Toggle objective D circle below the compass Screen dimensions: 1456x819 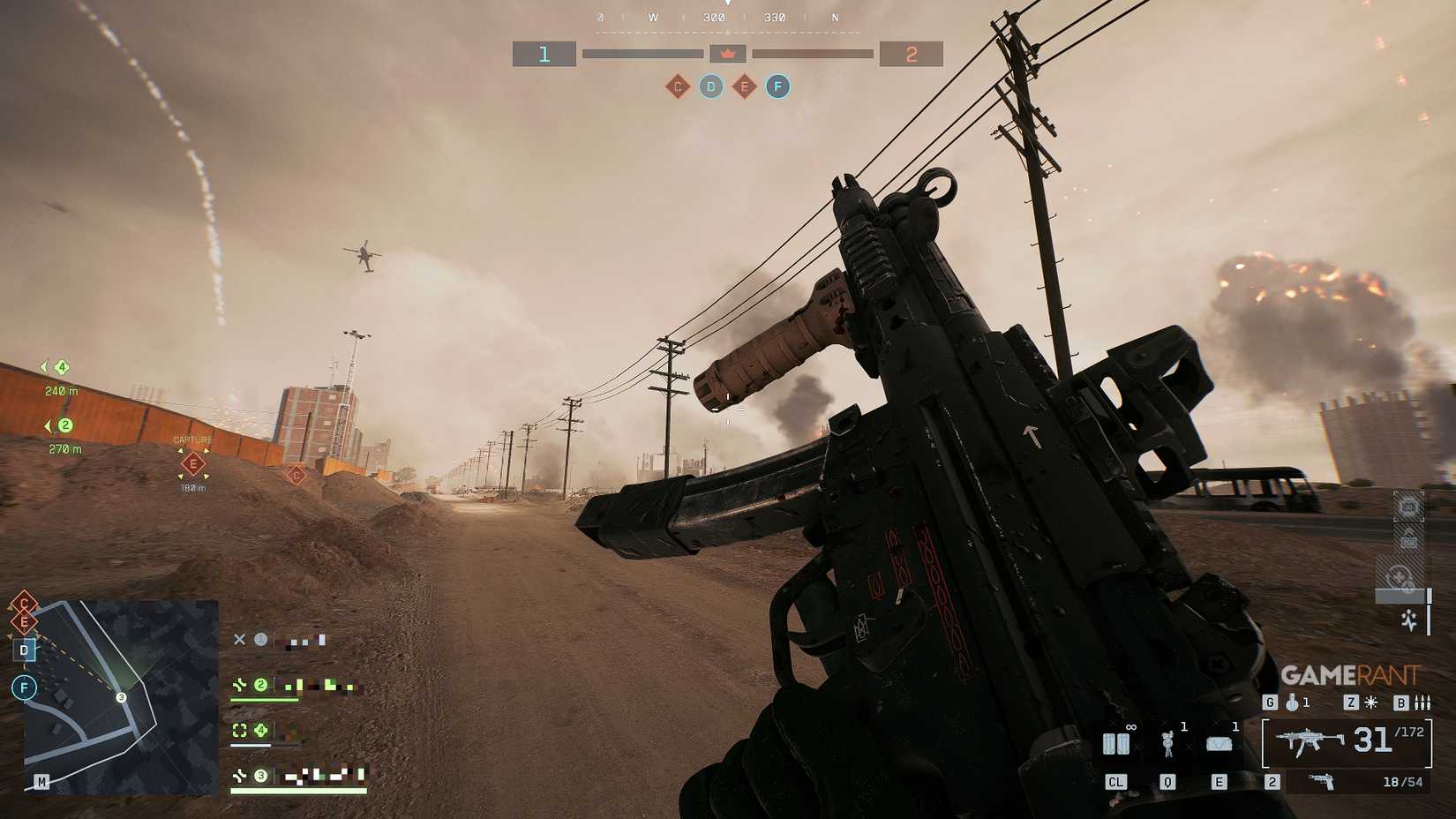[710, 86]
